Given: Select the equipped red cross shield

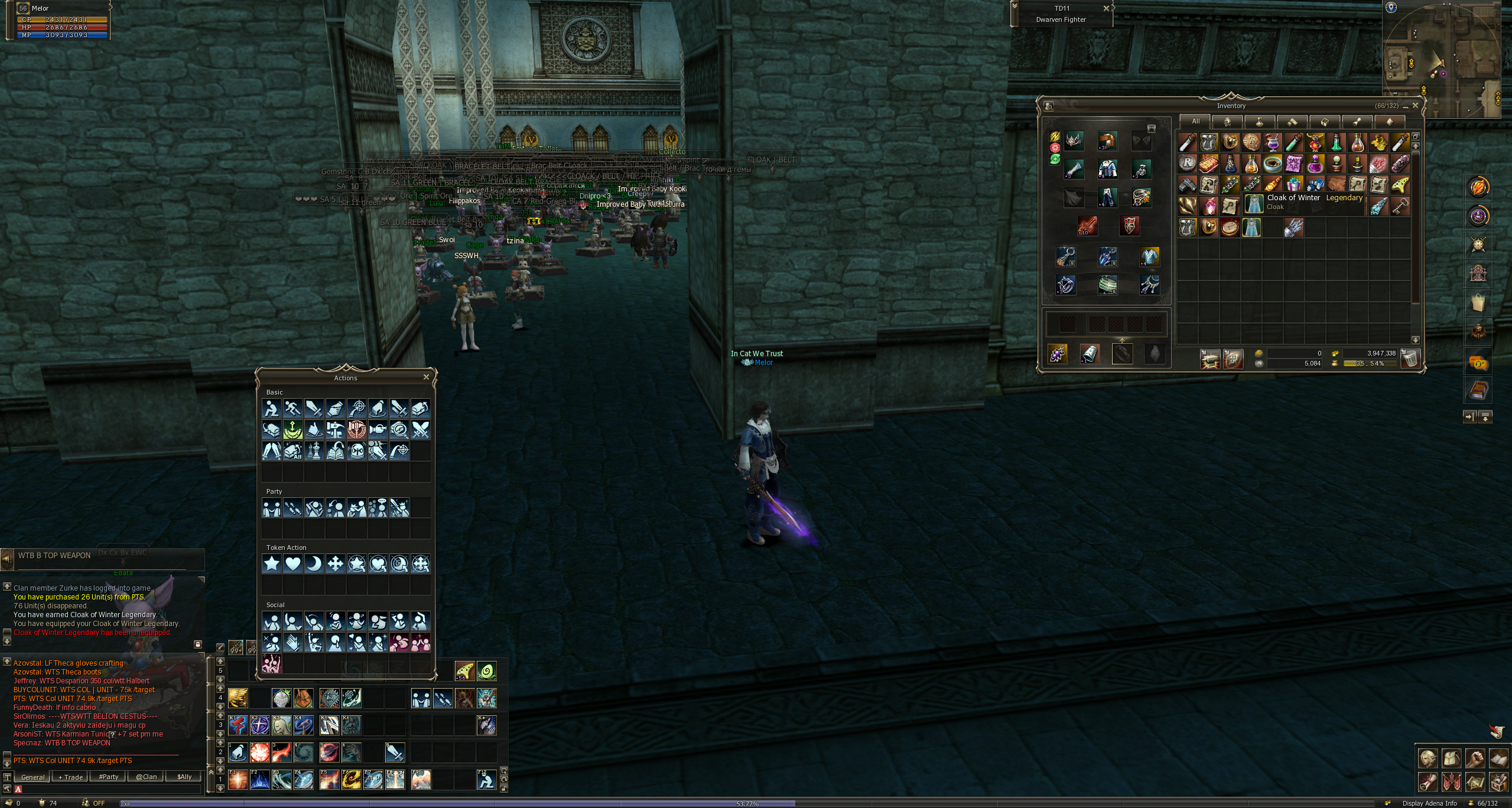Looking at the screenshot, I should [x=1129, y=226].
